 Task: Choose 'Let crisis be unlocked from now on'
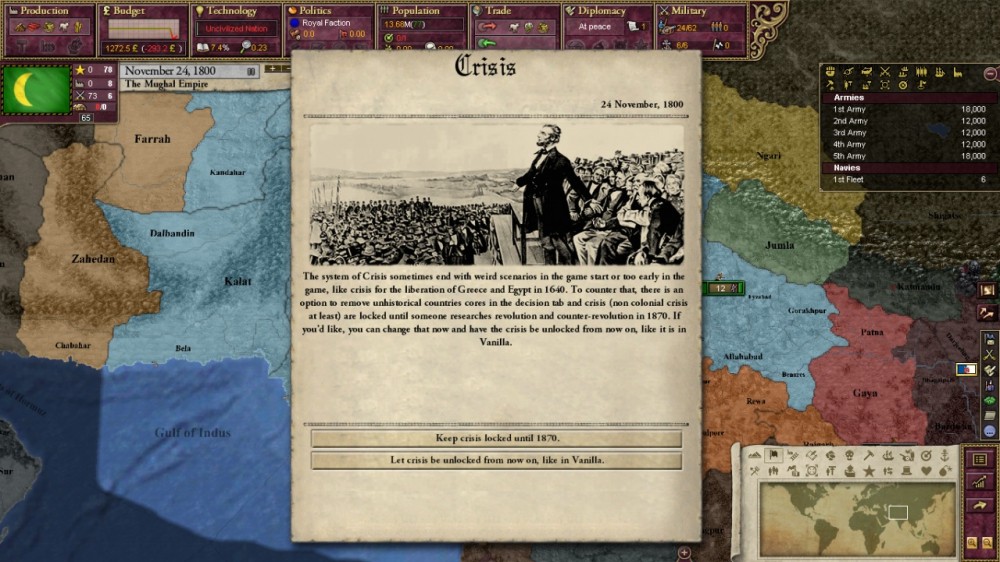(x=496, y=461)
